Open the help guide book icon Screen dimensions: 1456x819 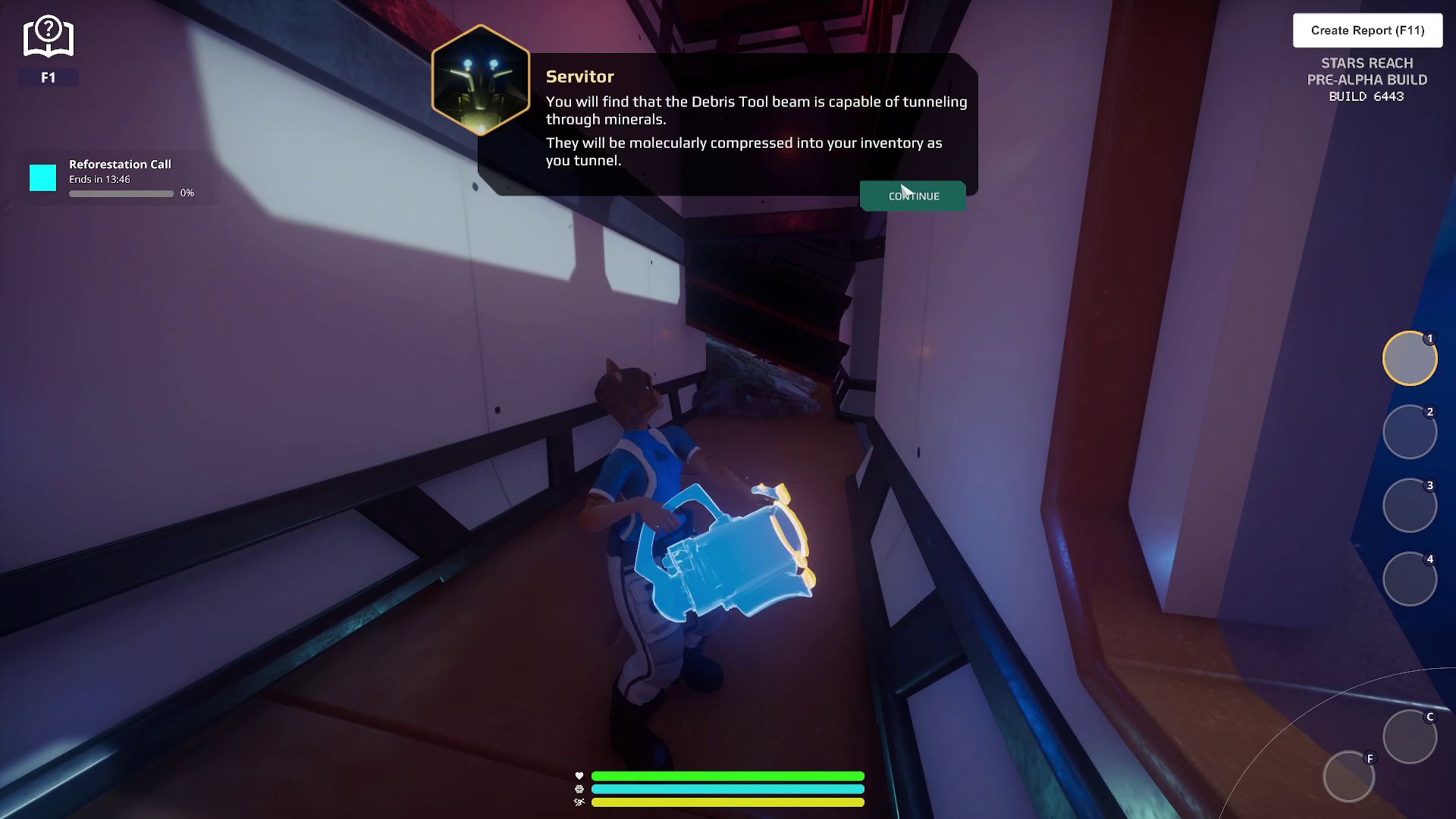coord(48,38)
